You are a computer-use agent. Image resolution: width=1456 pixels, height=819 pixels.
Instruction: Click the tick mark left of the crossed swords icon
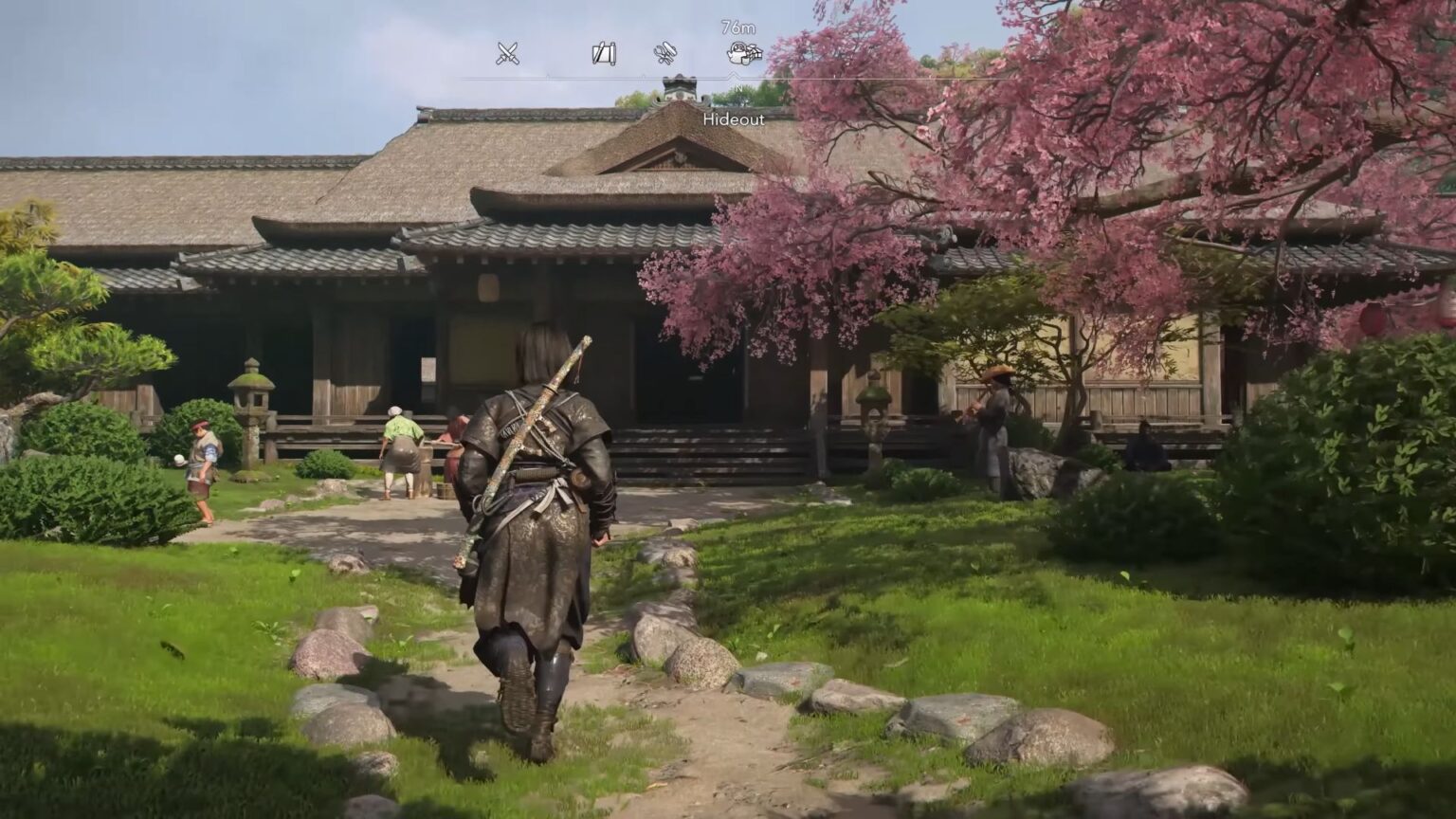tap(466, 75)
